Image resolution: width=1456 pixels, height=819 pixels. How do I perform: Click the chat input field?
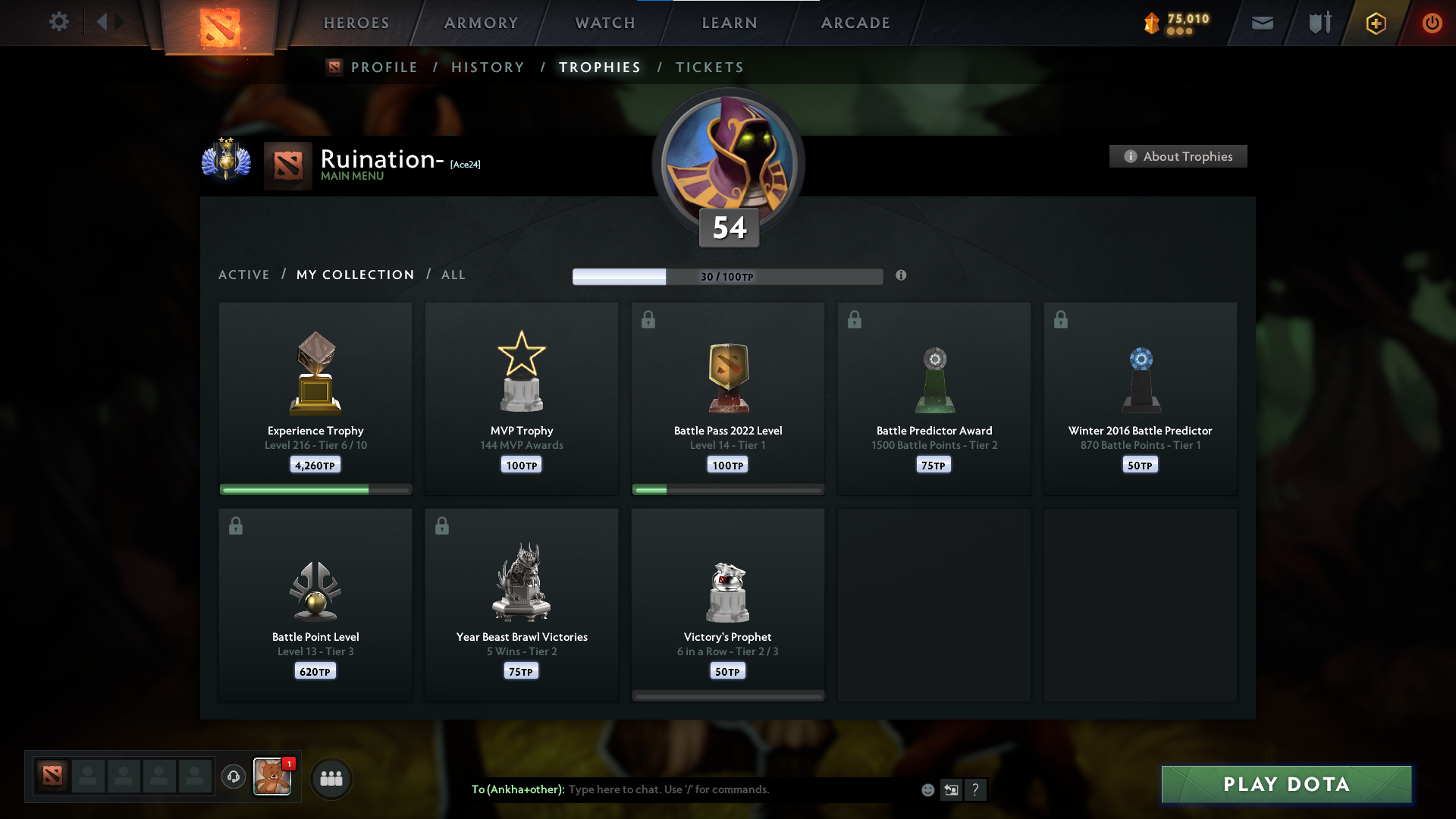[x=720, y=789]
